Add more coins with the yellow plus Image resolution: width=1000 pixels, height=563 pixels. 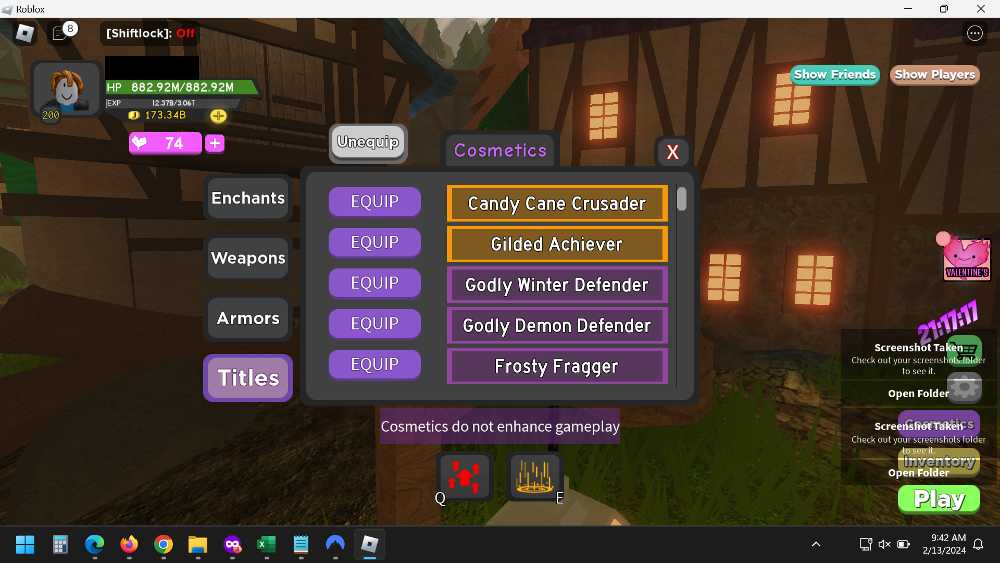point(218,116)
